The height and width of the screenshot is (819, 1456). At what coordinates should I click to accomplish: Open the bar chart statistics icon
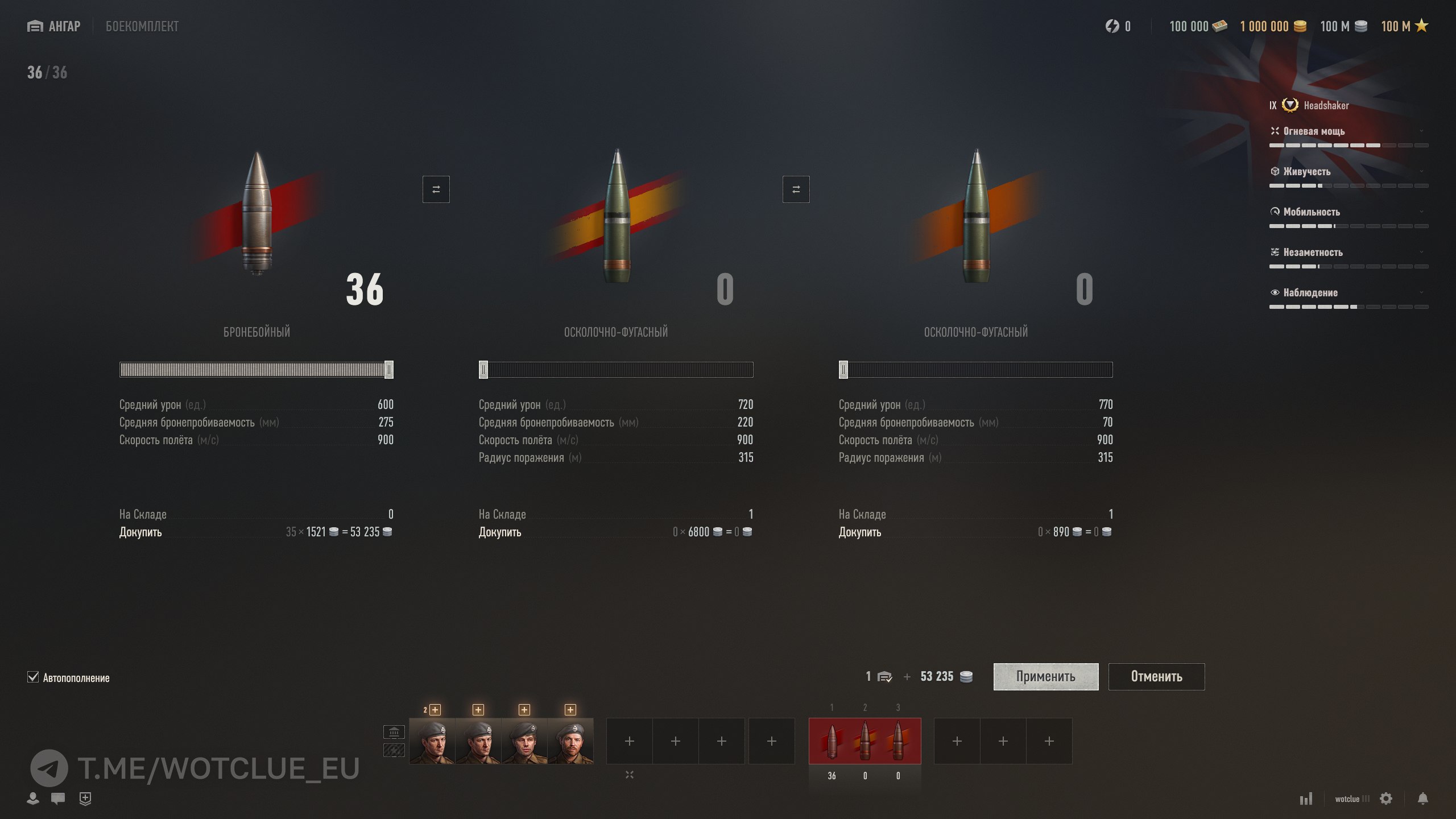point(1306,799)
